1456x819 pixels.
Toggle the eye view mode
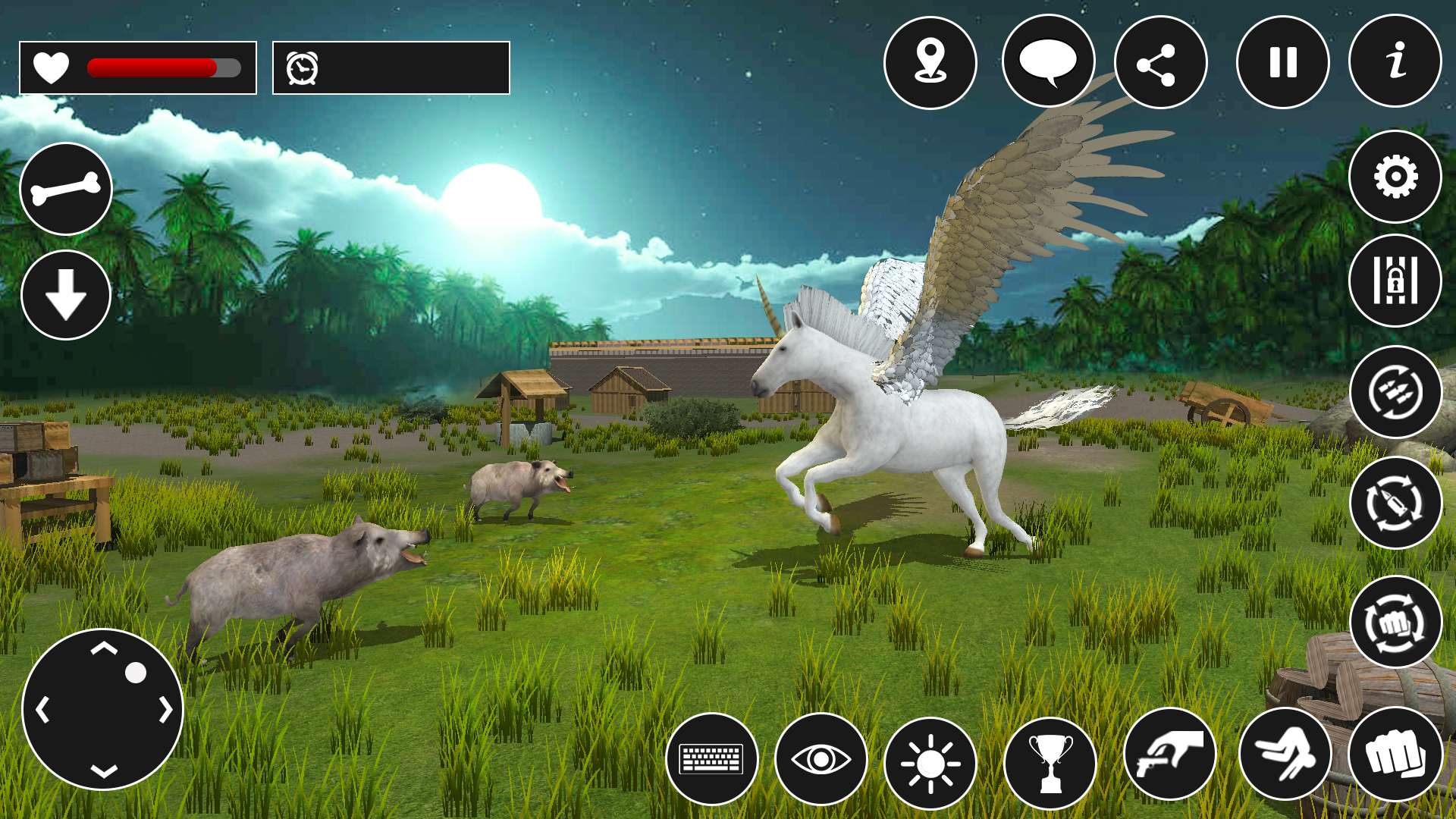821,761
